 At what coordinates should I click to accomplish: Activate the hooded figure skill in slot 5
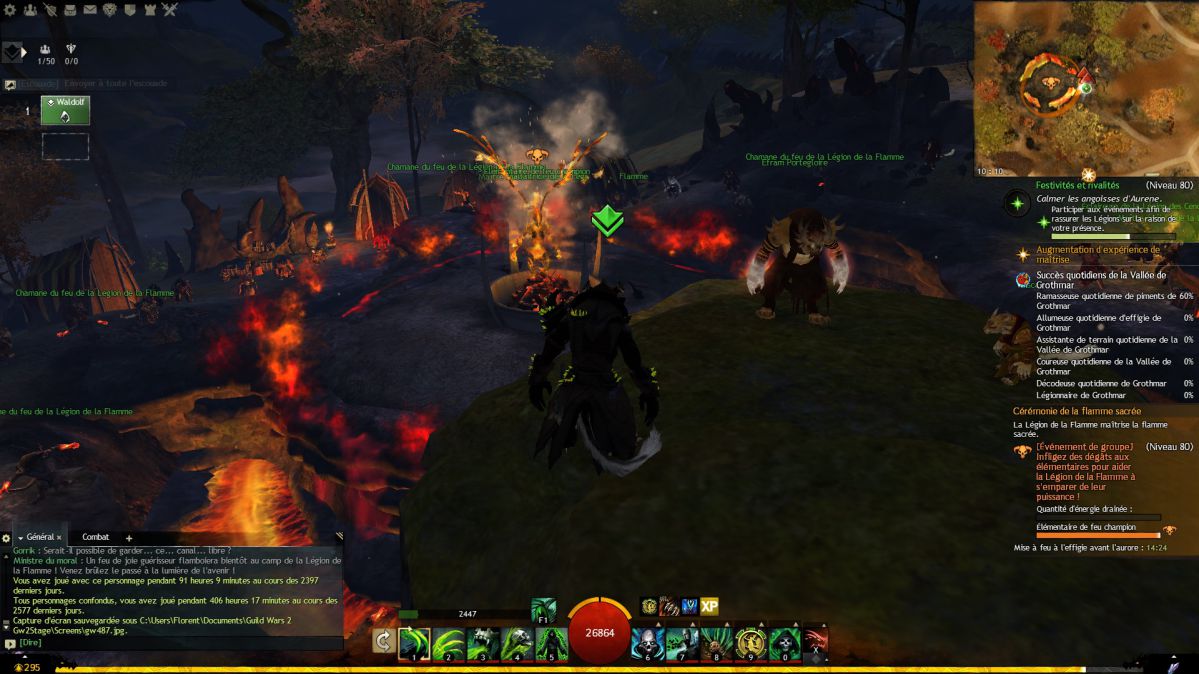click(x=551, y=642)
